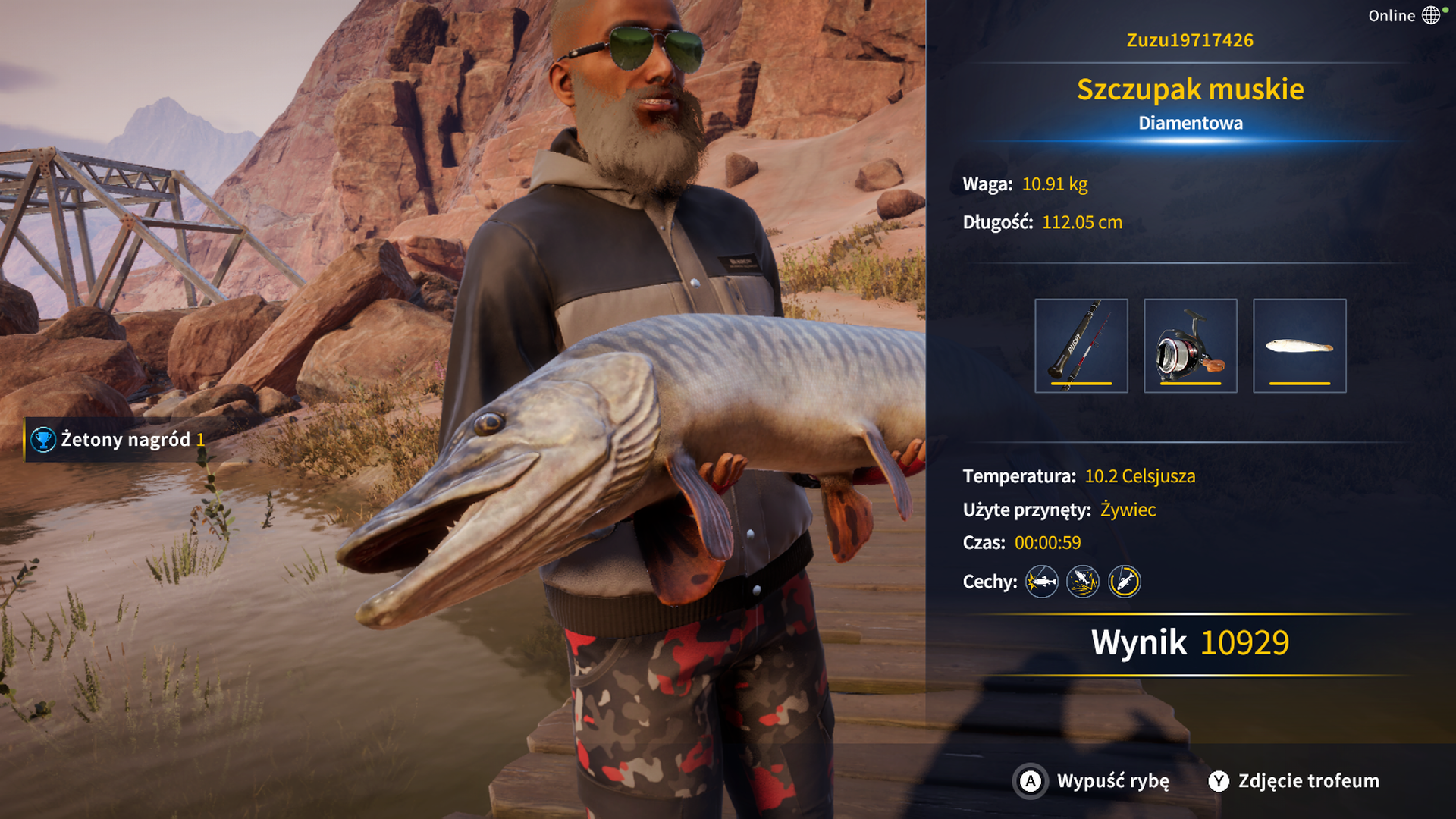This screenshot has width=1456, height=819.
Task: Select the live bait fish slot
Action: 1299,346
